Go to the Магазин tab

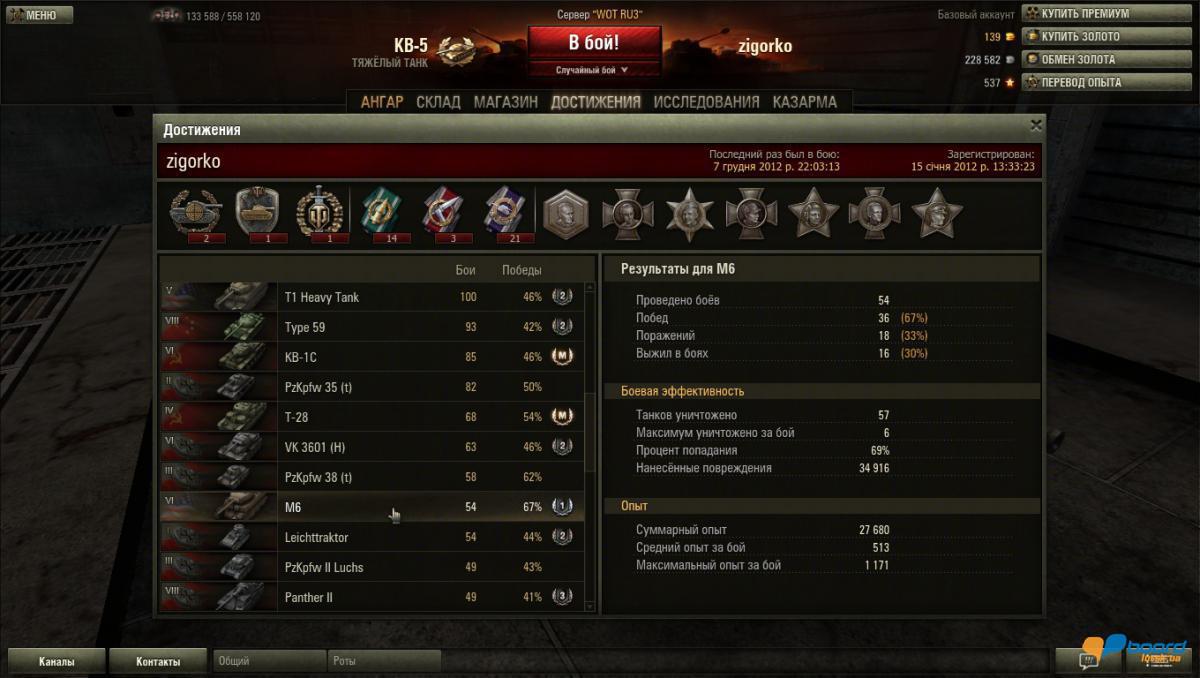pyautogui.click(x=505, y=102)
